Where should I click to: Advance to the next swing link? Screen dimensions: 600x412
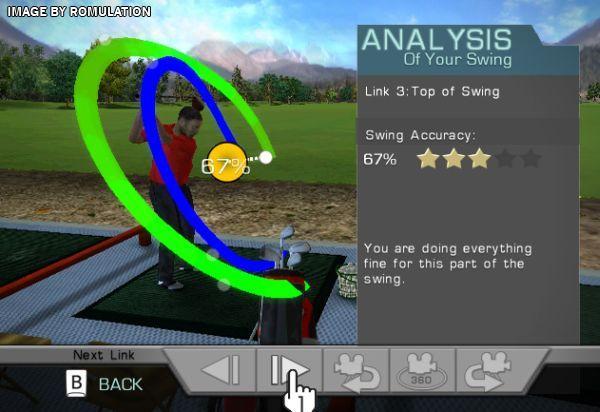click(x=289, y=370)
